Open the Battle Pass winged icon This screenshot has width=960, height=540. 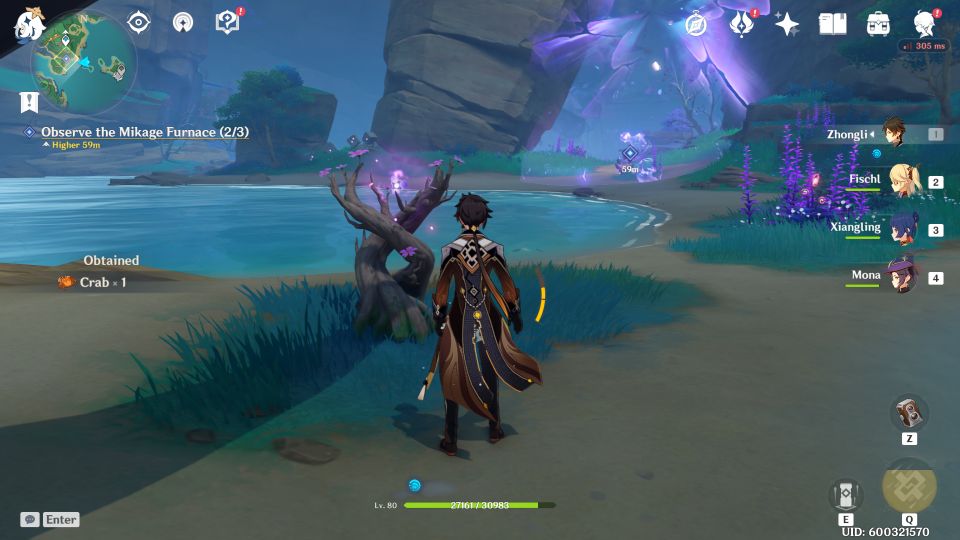[741, 24]
